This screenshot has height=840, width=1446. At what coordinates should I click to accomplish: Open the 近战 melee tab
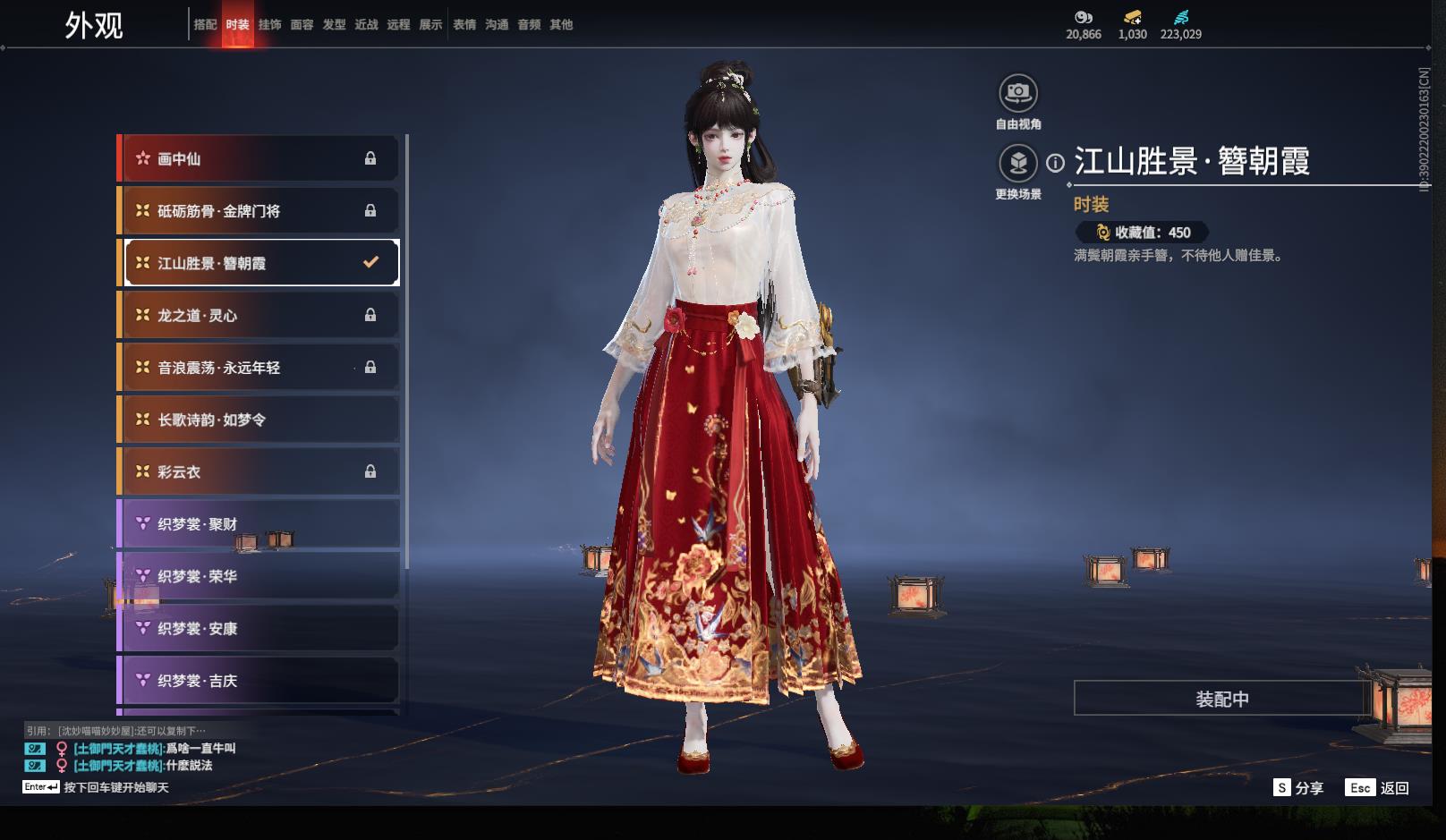366,25
